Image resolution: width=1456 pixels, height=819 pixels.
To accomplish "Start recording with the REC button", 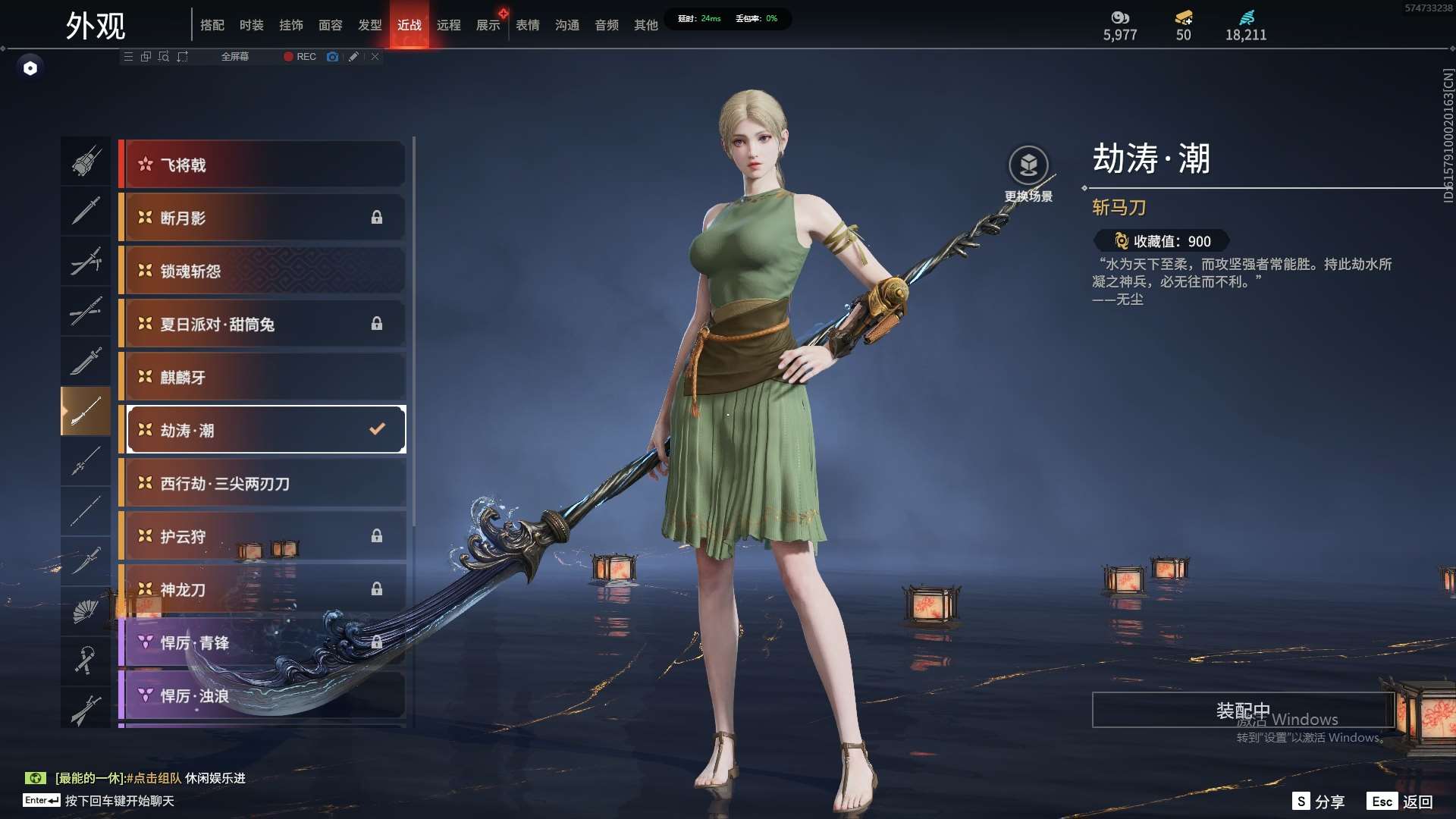I will 300,57.
